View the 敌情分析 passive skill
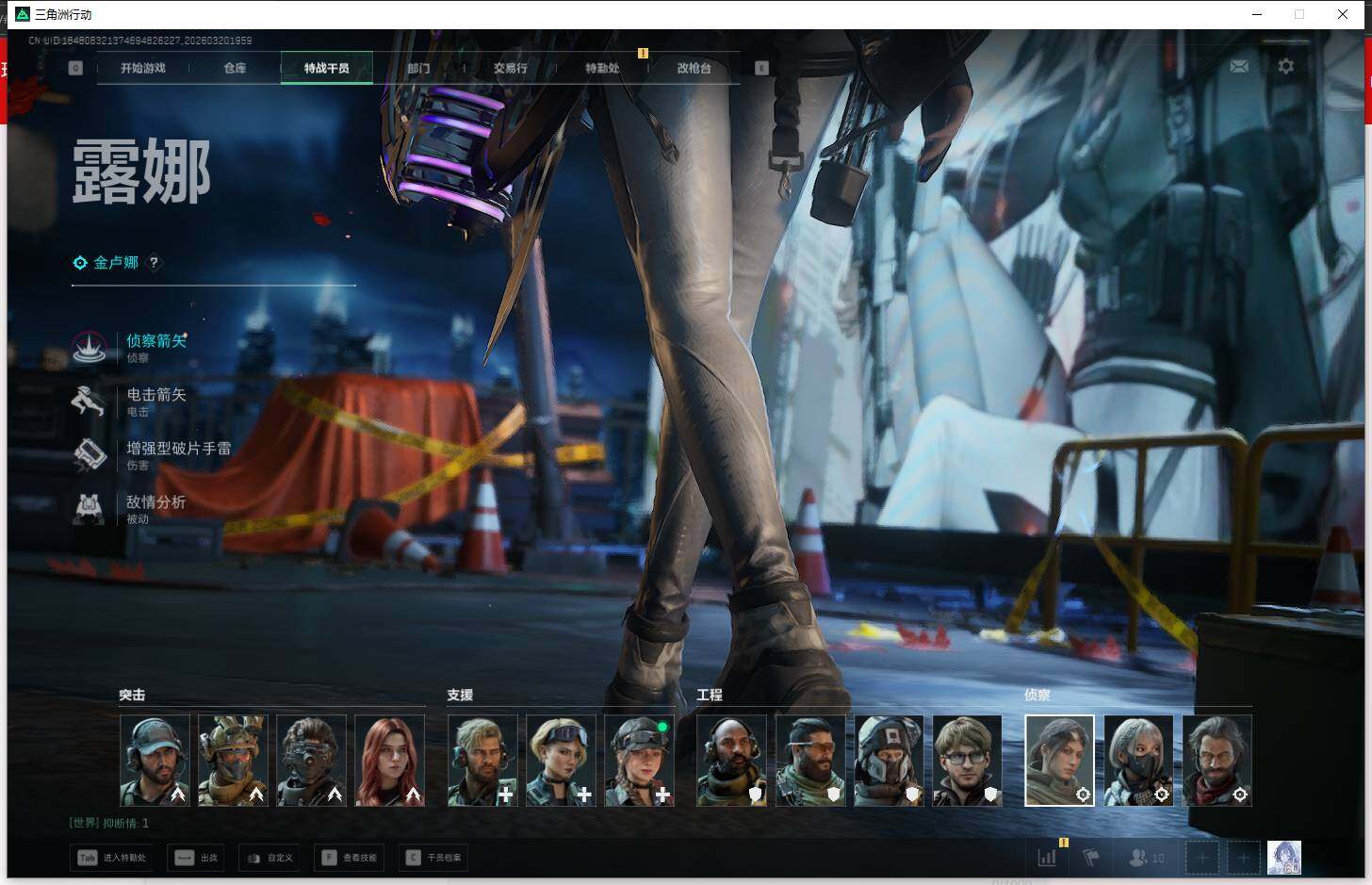This screenshot has height=885, width=1372. point(155,502)
